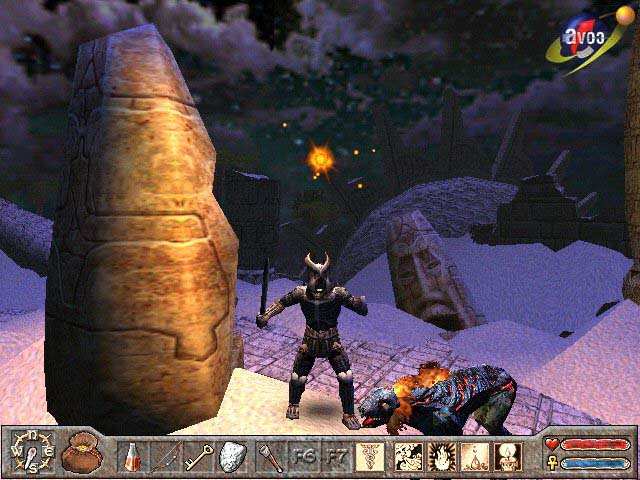Image resolution: width=640 pixels, height=480 pixels.
Task: Choose the white stone item slot
Action: click(x=234, y=457)
